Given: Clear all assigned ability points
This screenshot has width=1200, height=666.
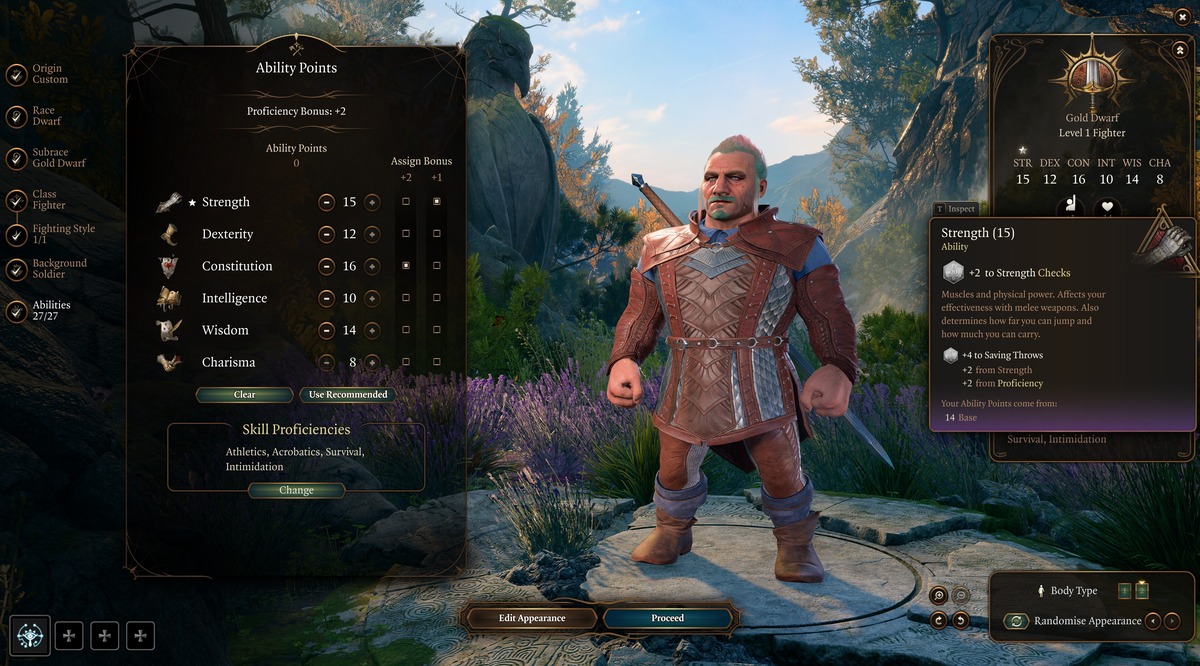Looking at the screenshot, I should tap(245, 395).
